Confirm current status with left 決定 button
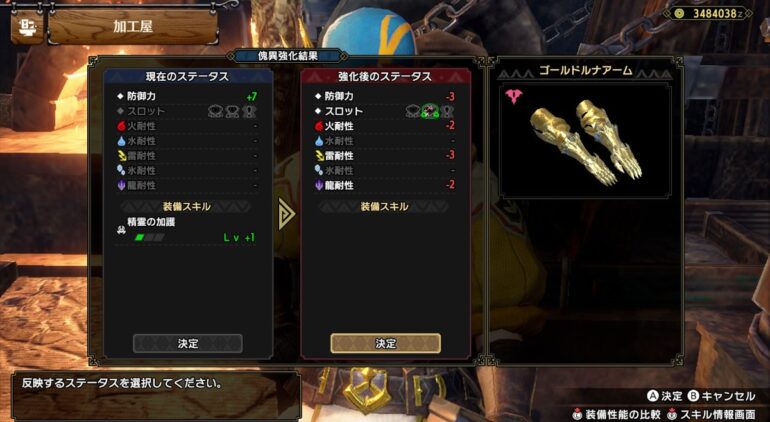The width and height of the screenshot is (770, 422). (x=188, y=343)
